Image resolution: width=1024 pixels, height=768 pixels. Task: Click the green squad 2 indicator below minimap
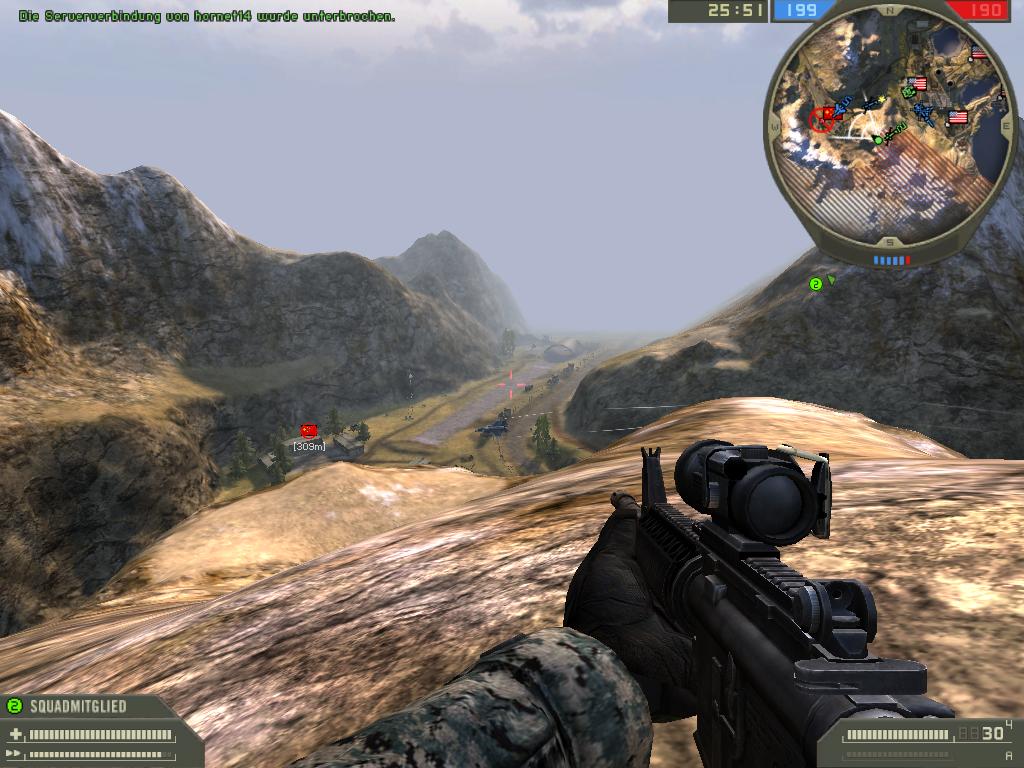click(x=815, y=284)
